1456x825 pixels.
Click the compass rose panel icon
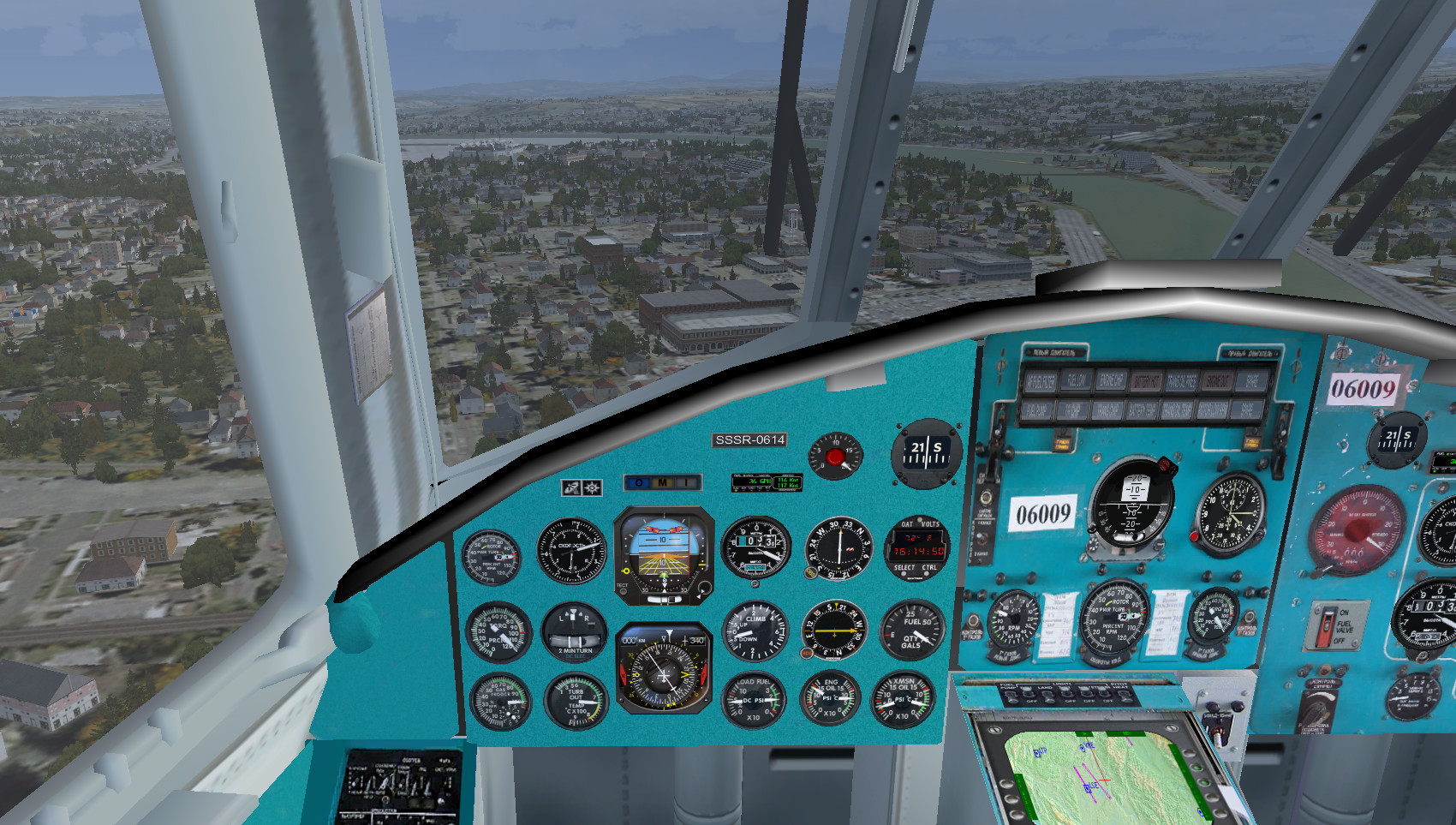[x=592, y=487]
